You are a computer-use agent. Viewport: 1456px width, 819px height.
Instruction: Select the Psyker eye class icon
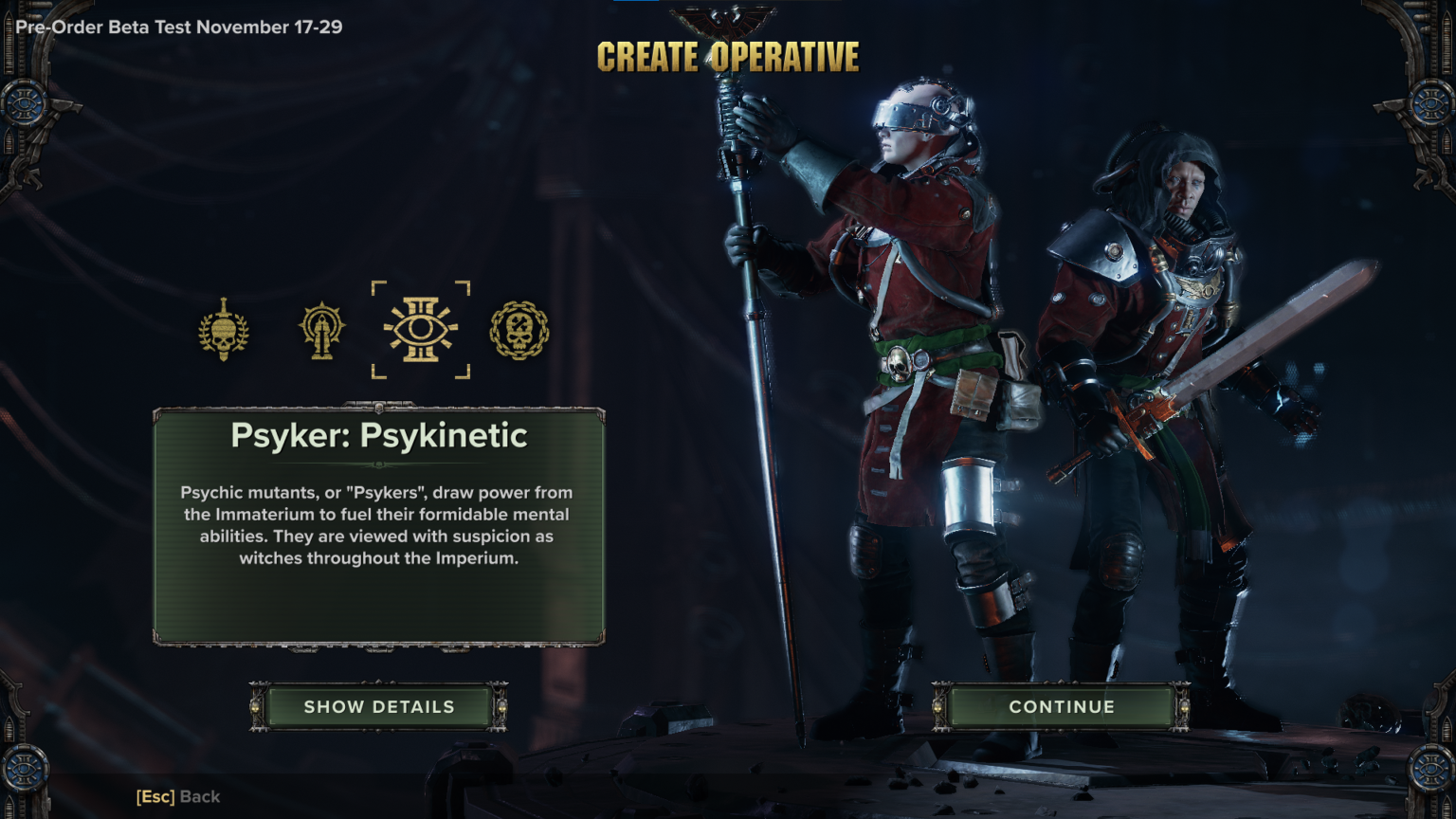click(x=420, y=330)
